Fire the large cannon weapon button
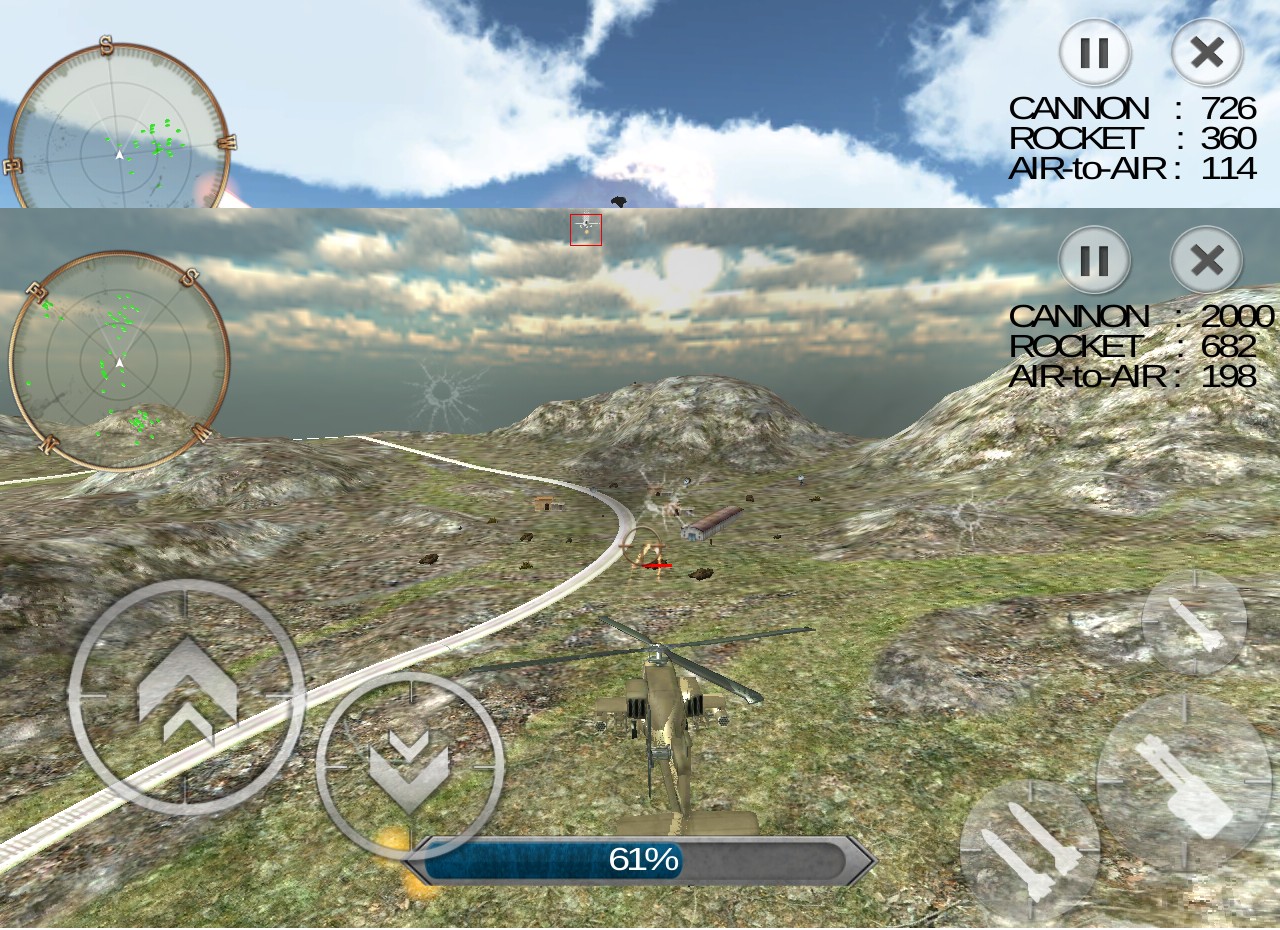 (1184, 782)
